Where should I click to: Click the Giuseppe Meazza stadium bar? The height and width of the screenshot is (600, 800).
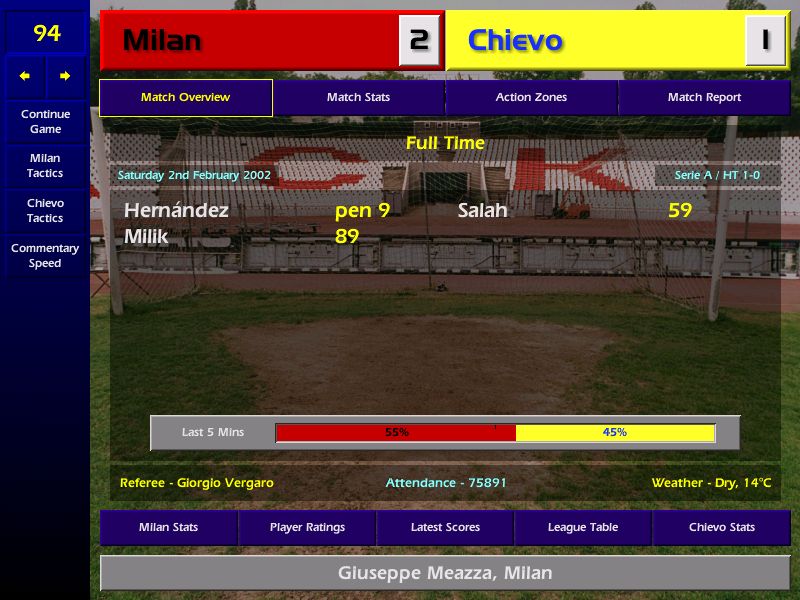coord(445,574)
